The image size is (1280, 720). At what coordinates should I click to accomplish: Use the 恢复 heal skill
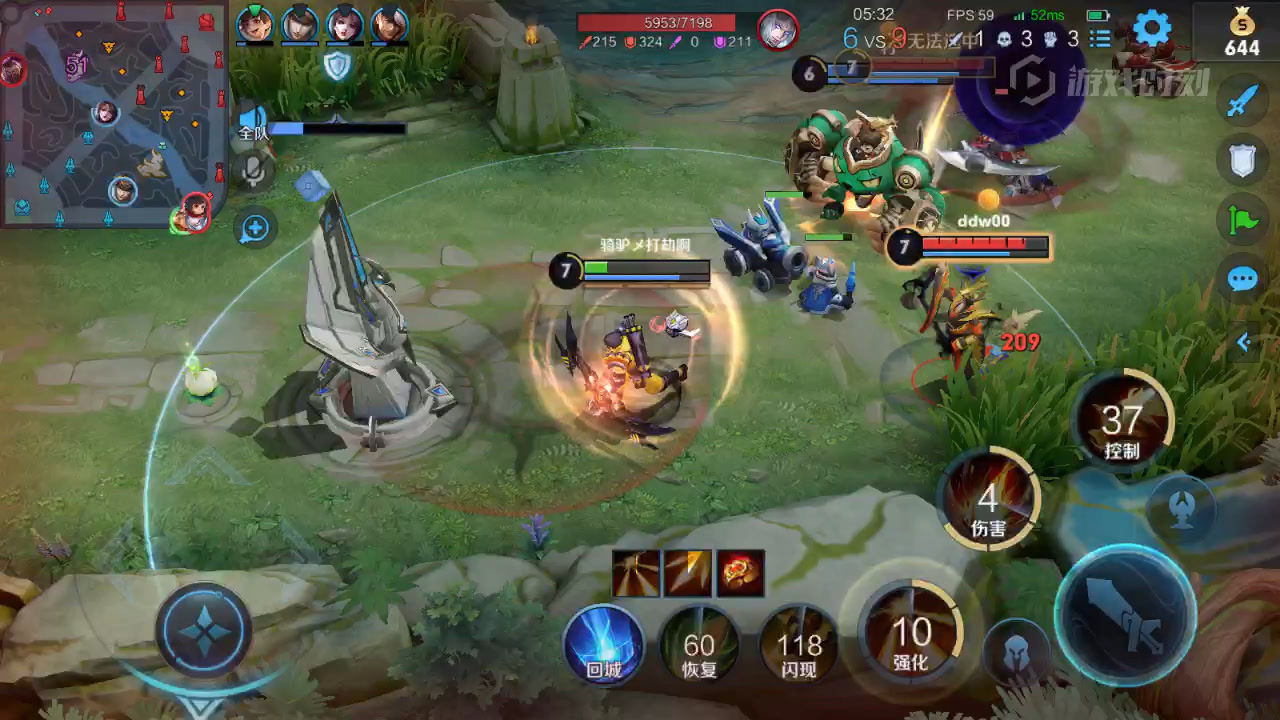click(700, 645)
